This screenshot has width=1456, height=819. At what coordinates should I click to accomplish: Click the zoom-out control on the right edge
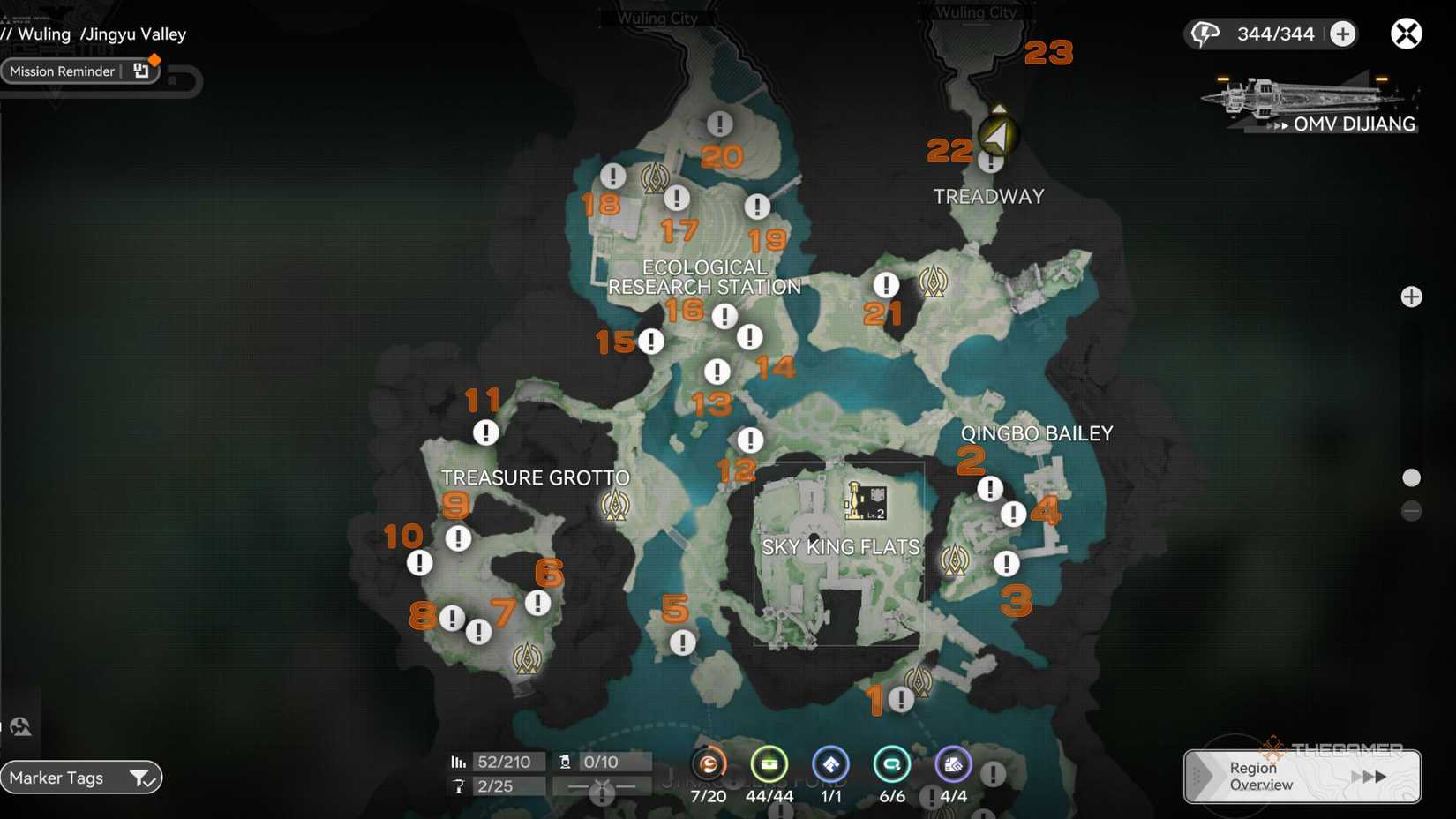1412,510
